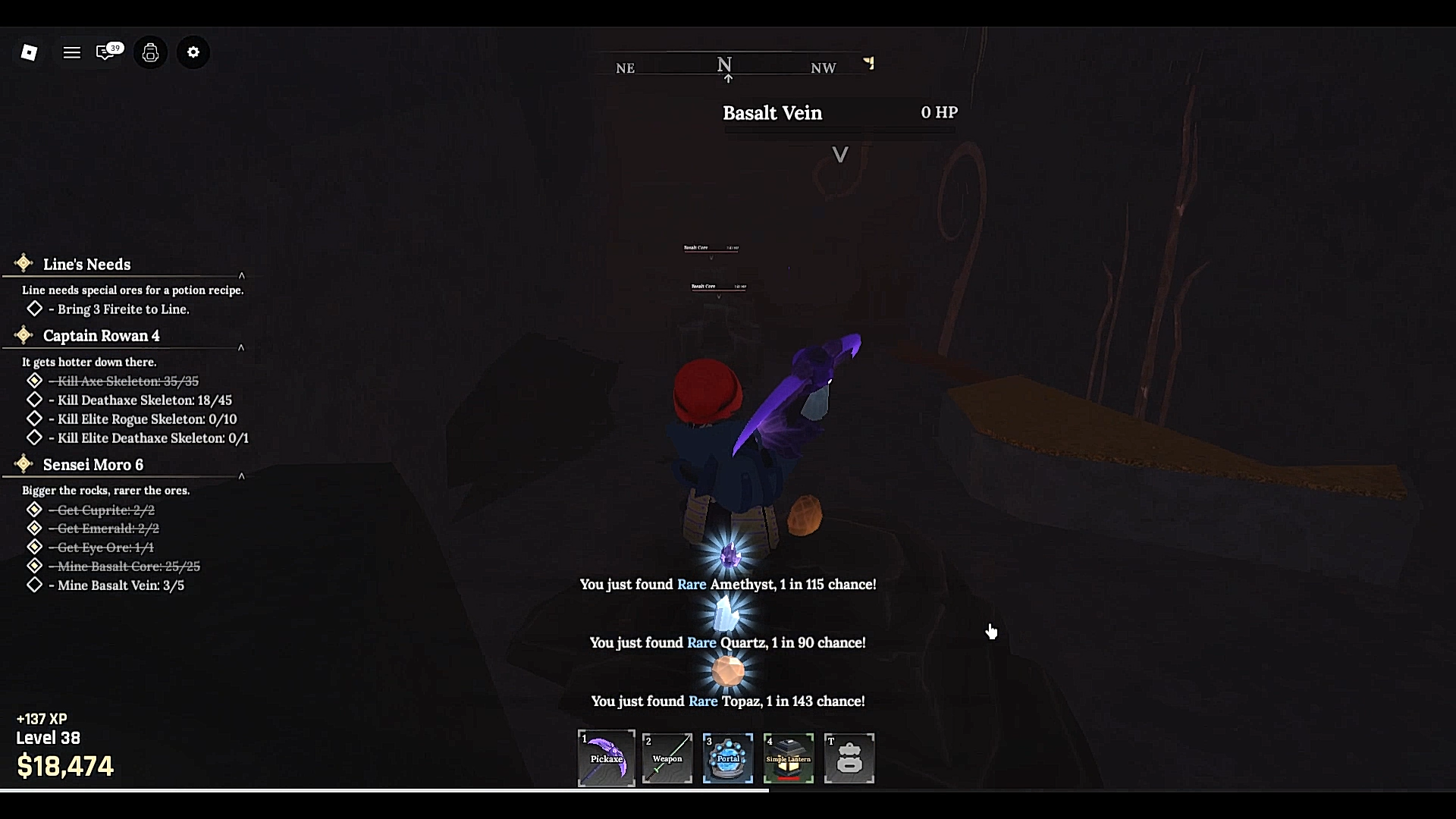Click the Rare Quartz found message
The height and width of the screenshot is (819, 1456).
727,642
